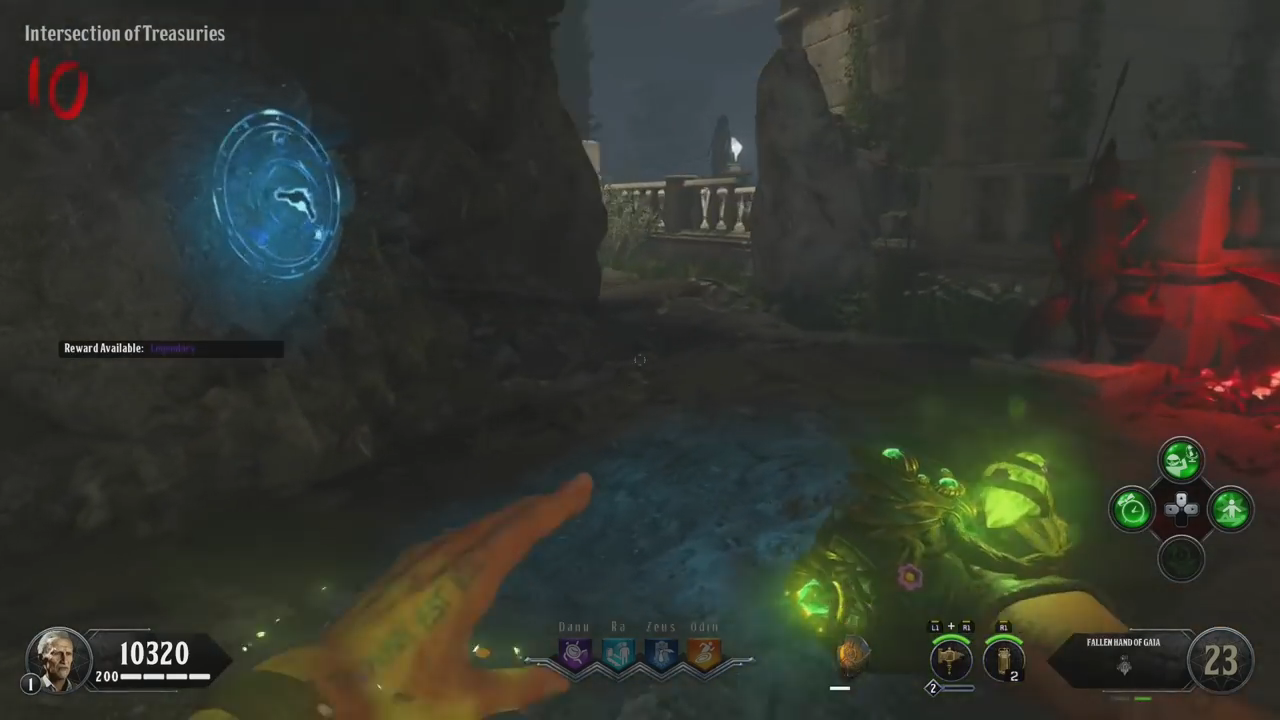This screenshot has width=1280, height=720.
Task: Click the player character portrait
Action: [x=58, y=659]
